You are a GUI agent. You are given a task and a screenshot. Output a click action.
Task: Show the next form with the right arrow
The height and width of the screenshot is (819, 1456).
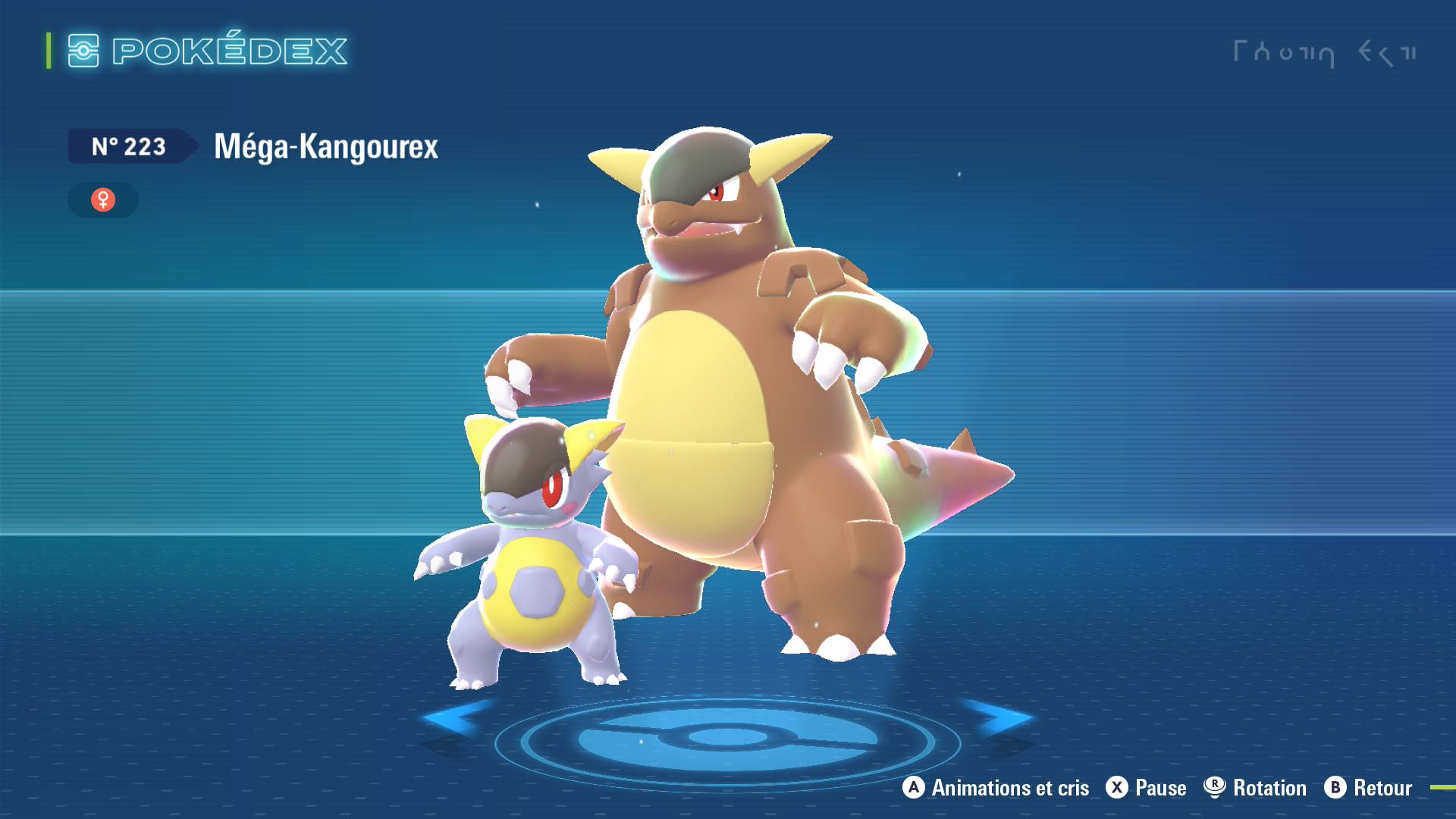click(x=999, y=717)
